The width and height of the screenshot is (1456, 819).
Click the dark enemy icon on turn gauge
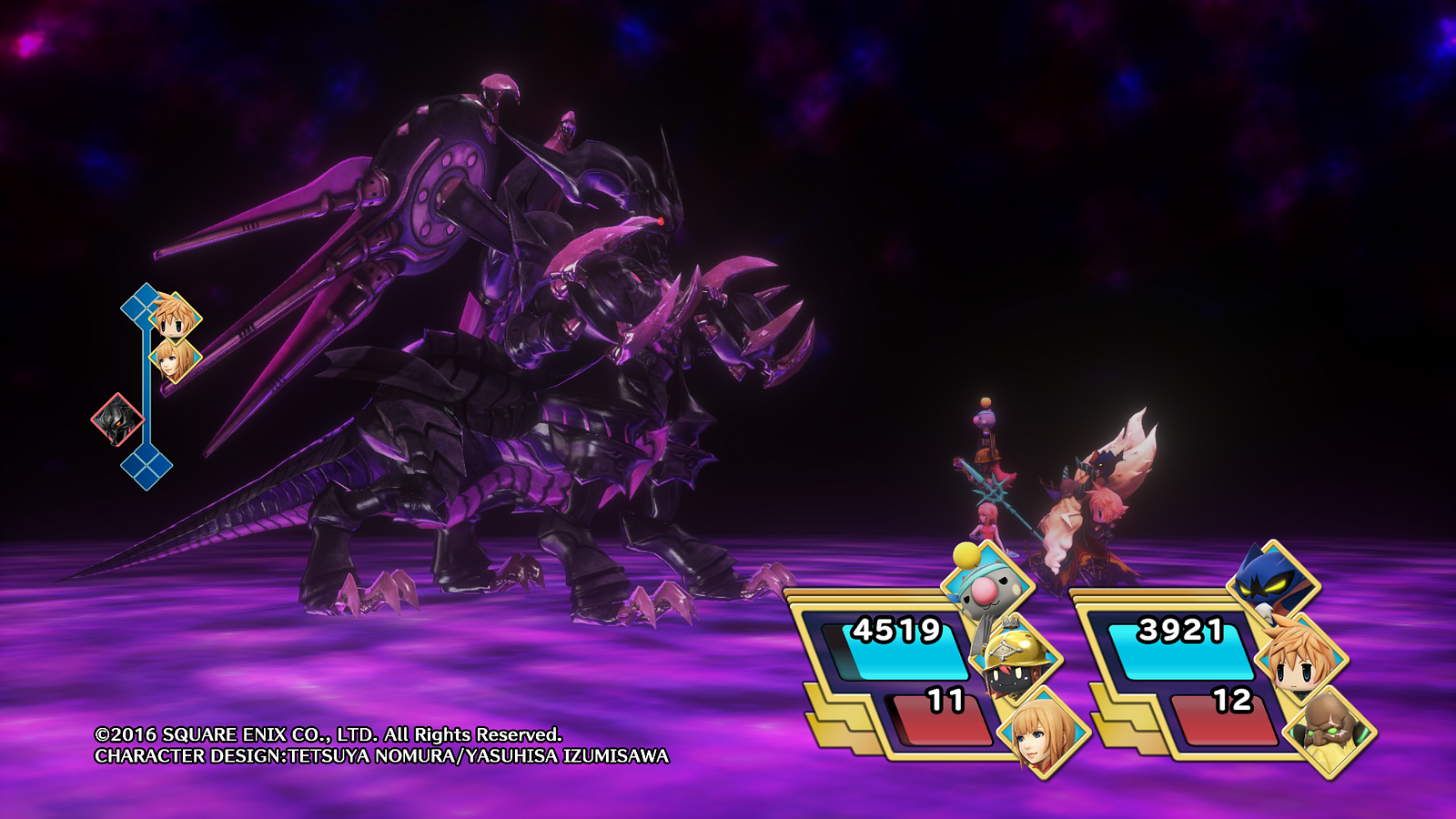(x=117, y=420)
